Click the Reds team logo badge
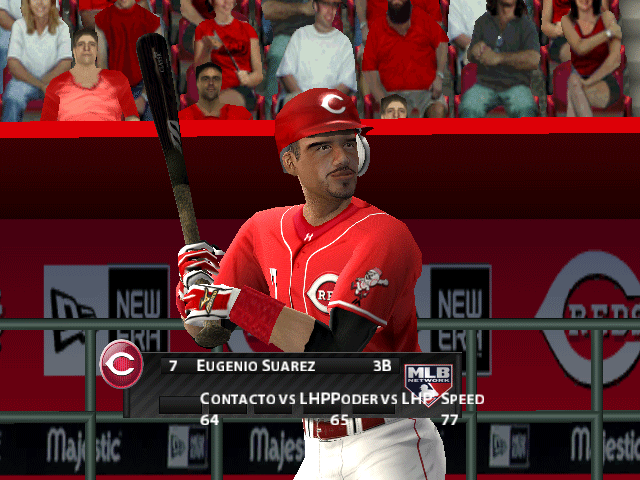 pos(122,365)
